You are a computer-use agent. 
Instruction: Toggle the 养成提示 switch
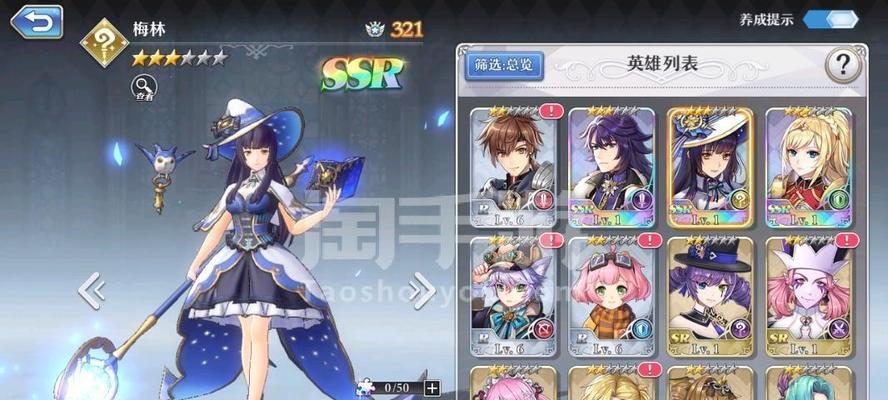(x=830, y=19)
